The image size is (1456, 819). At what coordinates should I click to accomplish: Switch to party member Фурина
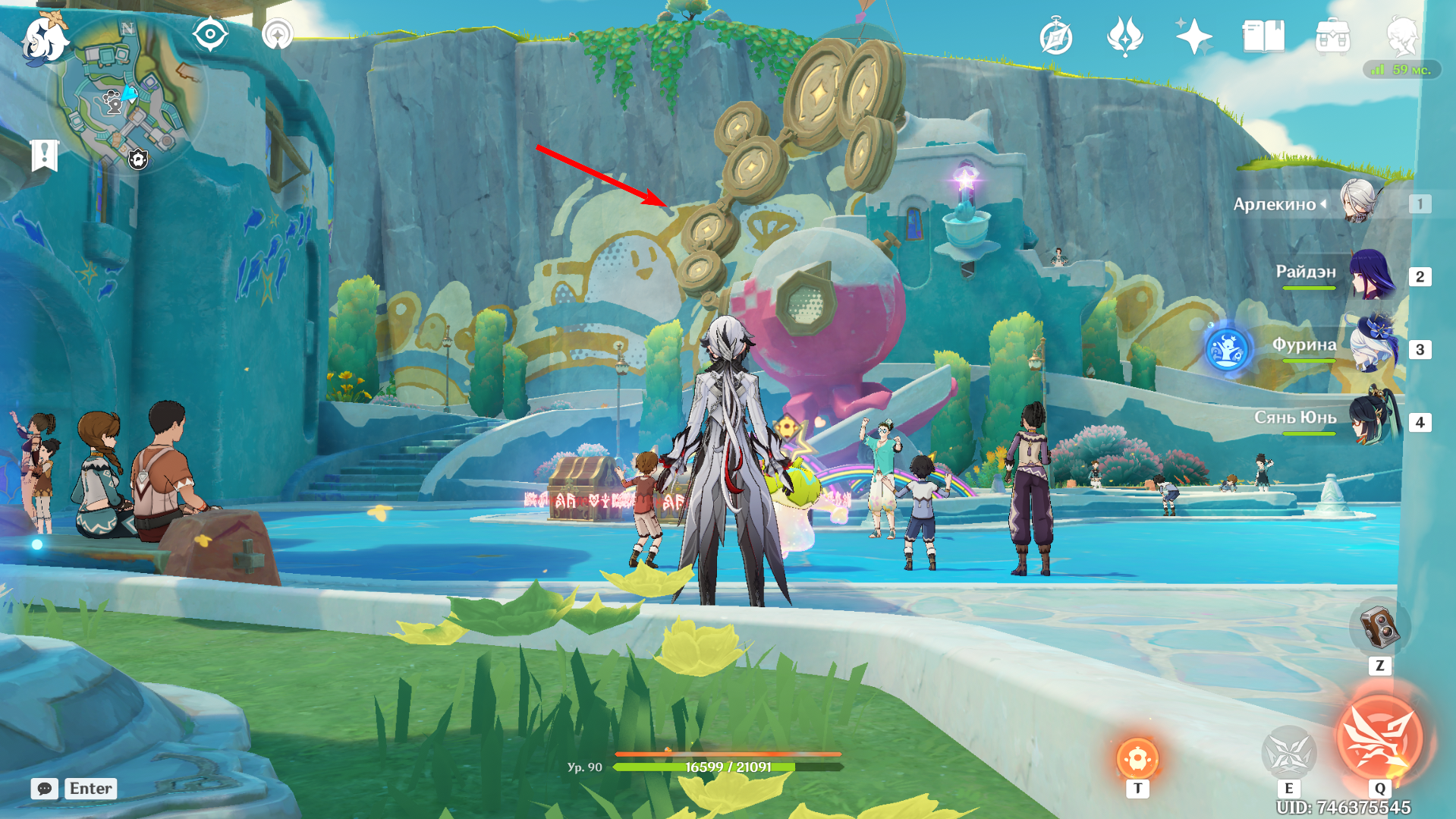click(1372, 347)
